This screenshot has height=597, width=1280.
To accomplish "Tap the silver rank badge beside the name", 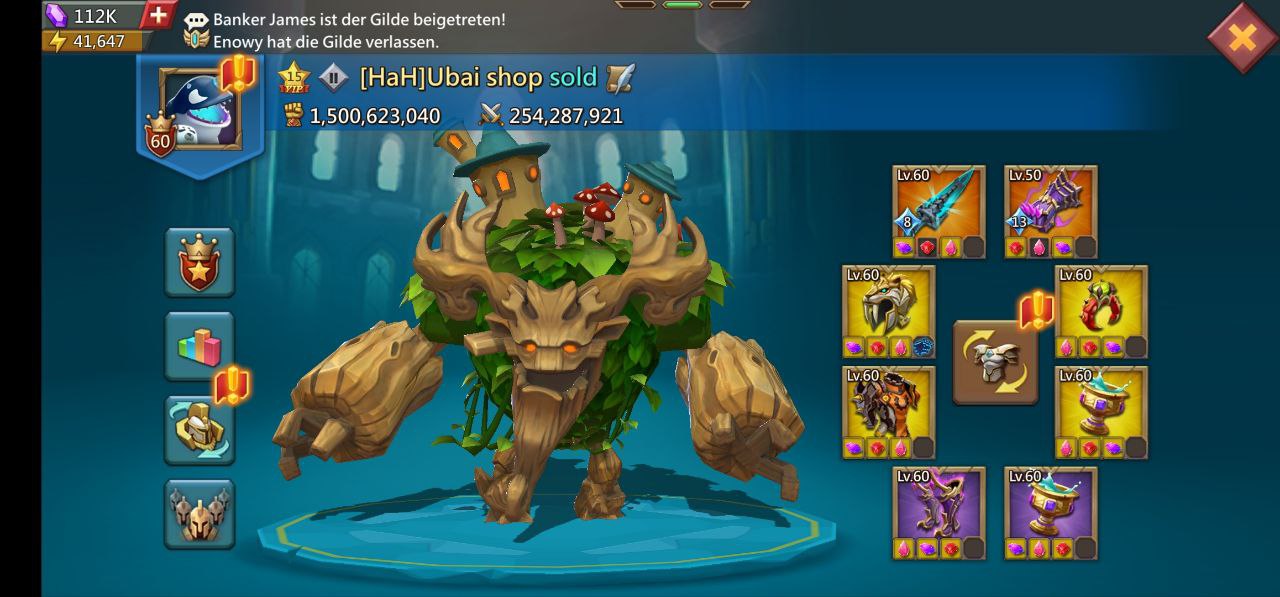I will (333, 77).
